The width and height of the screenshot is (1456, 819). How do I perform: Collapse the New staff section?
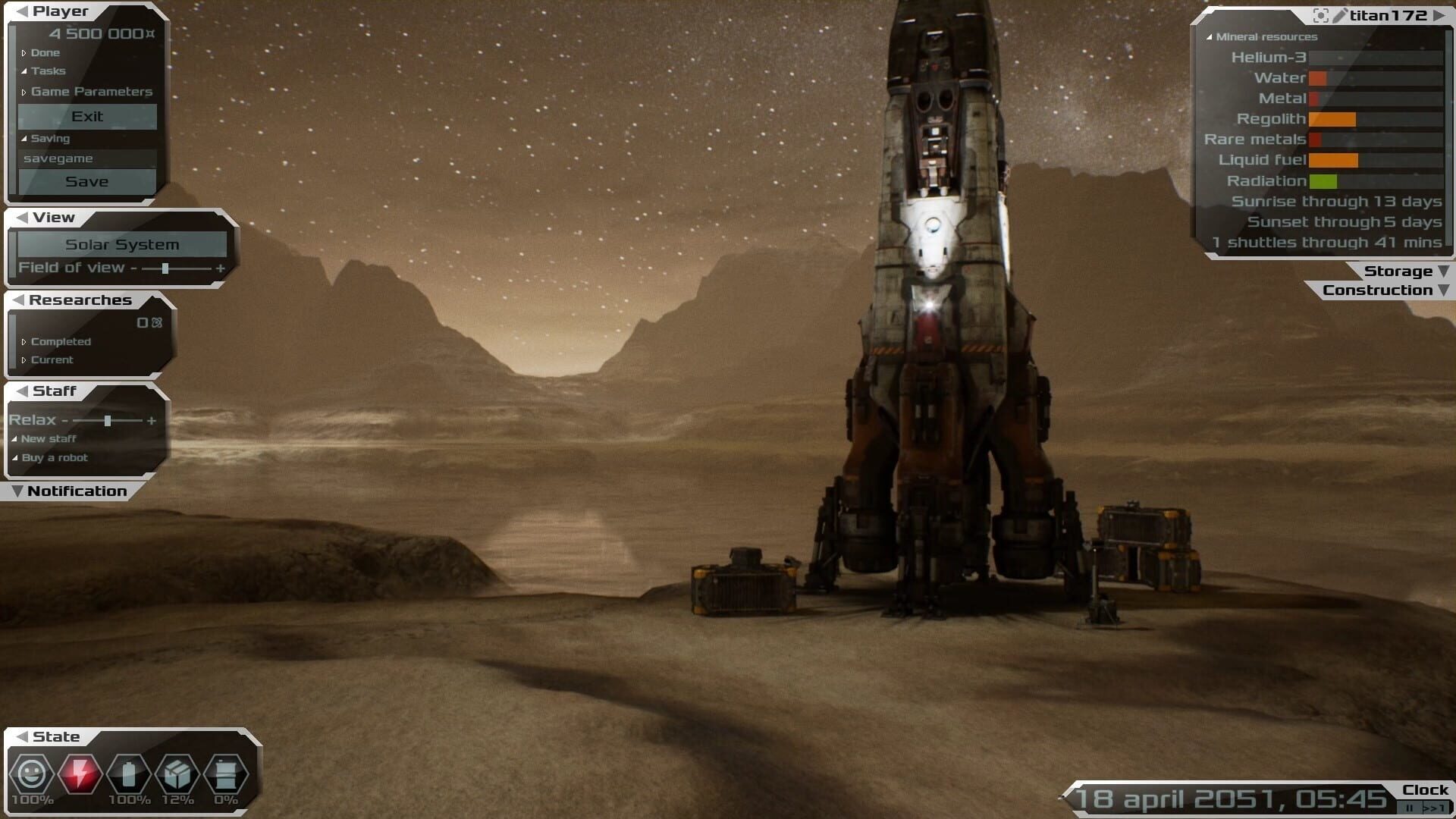point(48,439)
